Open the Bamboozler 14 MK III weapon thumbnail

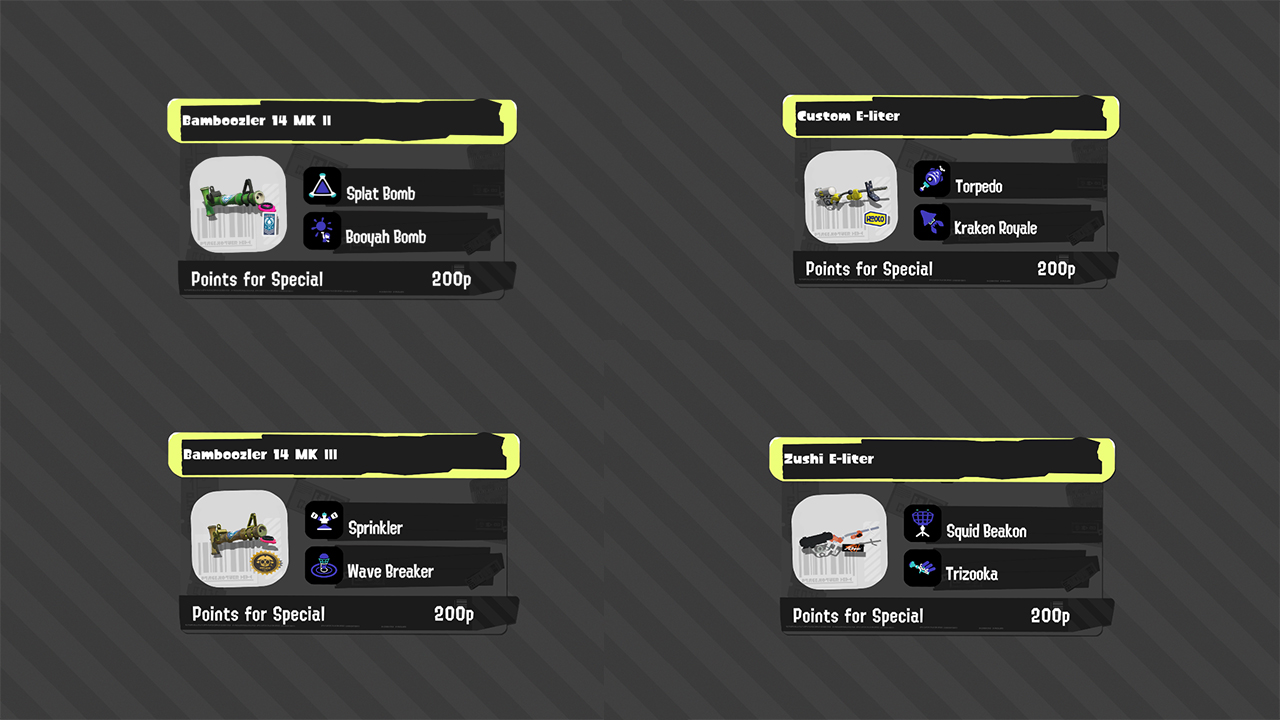239,539
